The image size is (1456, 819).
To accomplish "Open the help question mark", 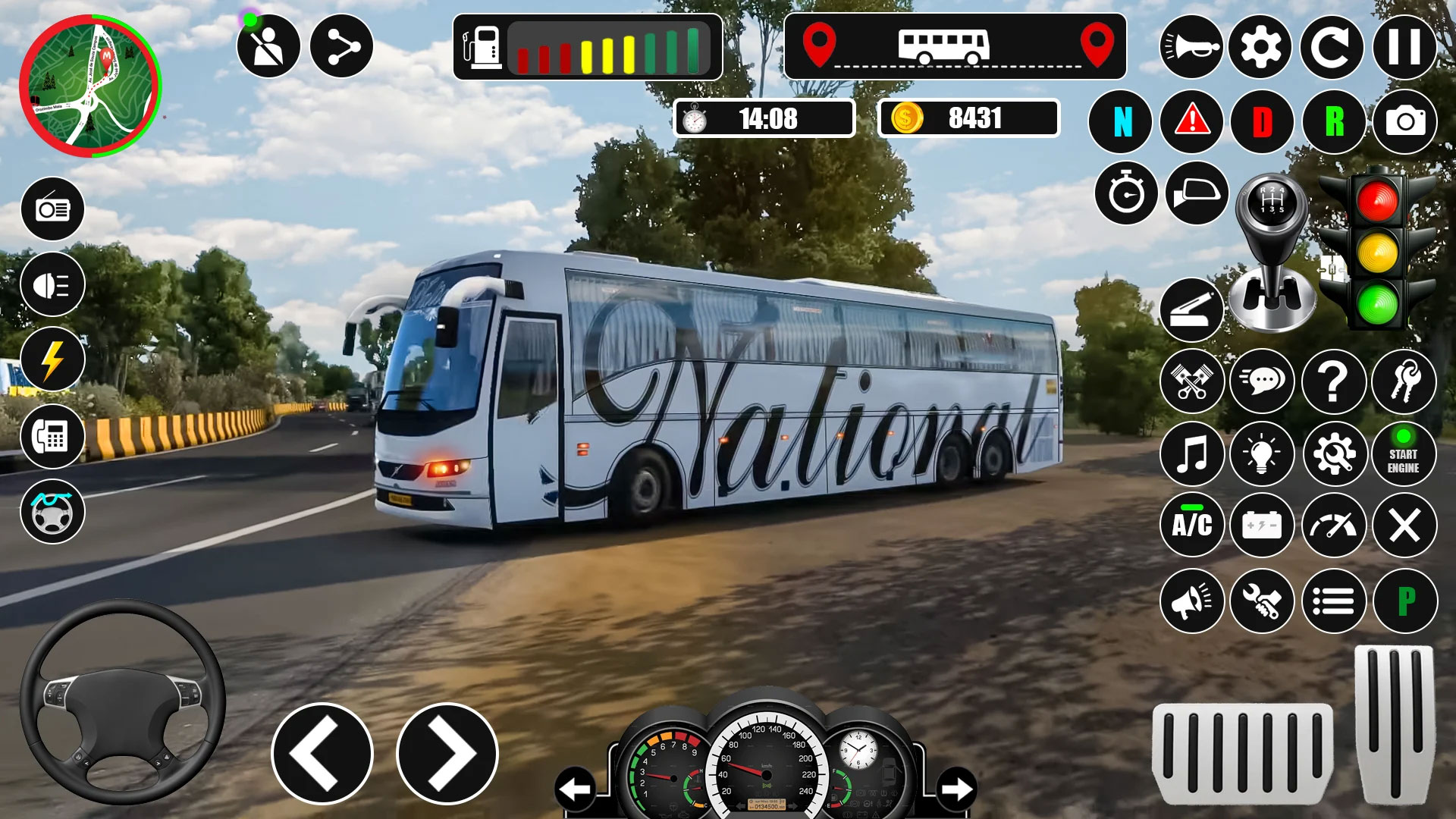I will pos(1333,383).
